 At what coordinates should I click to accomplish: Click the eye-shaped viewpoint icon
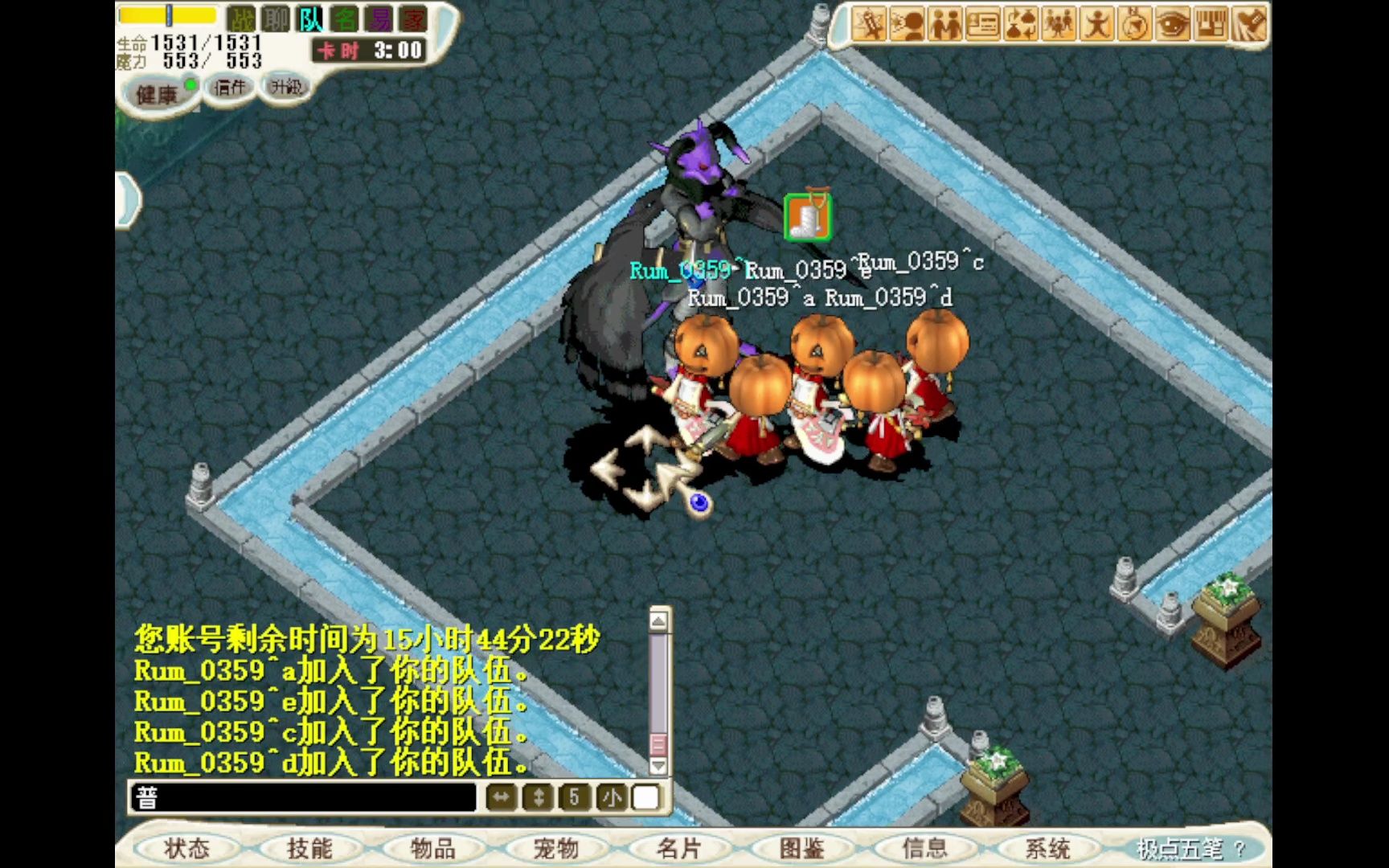tap(1170, 24)
